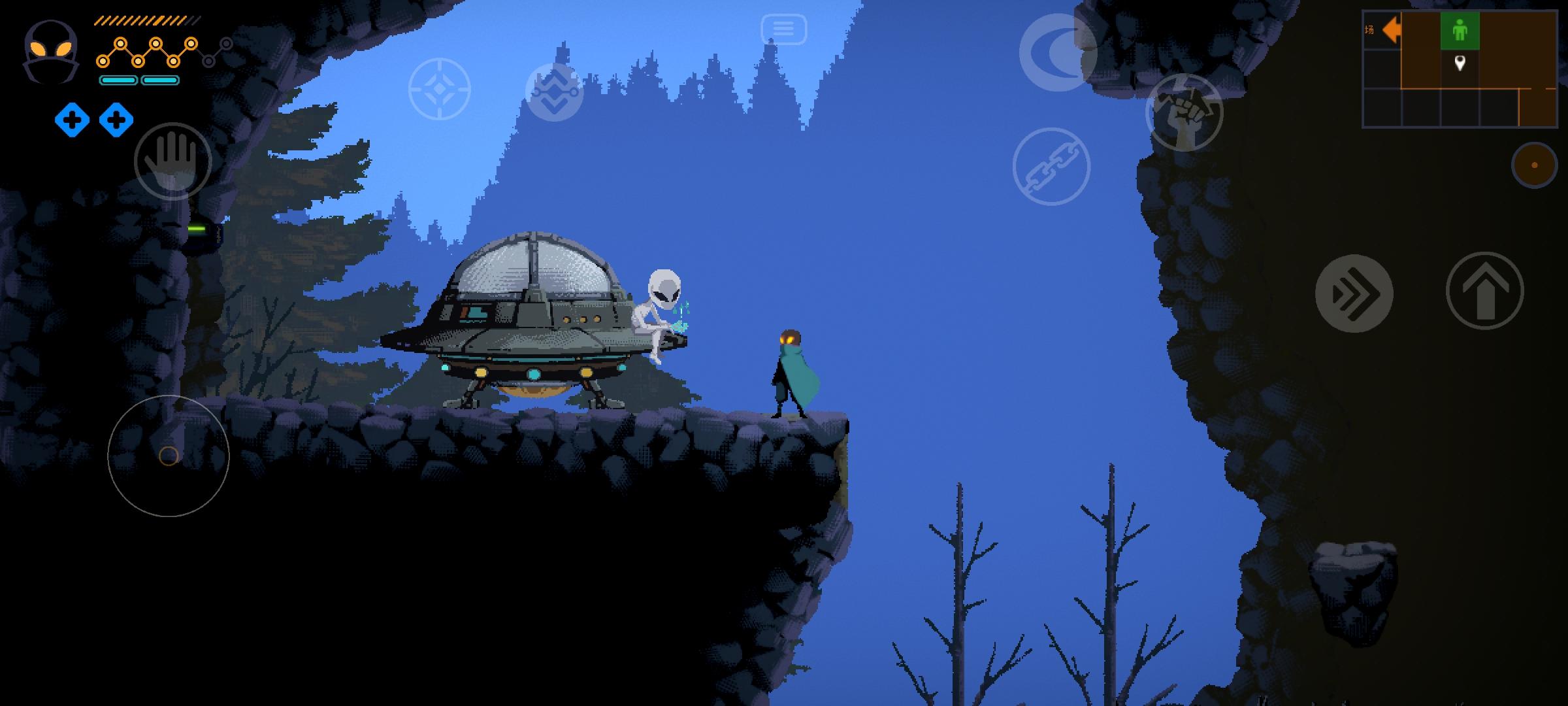Image resolution: width=1568 pixels, height=706 pixels.
Task: Activate the crosshair targeting ability
Action: [439, 89]
